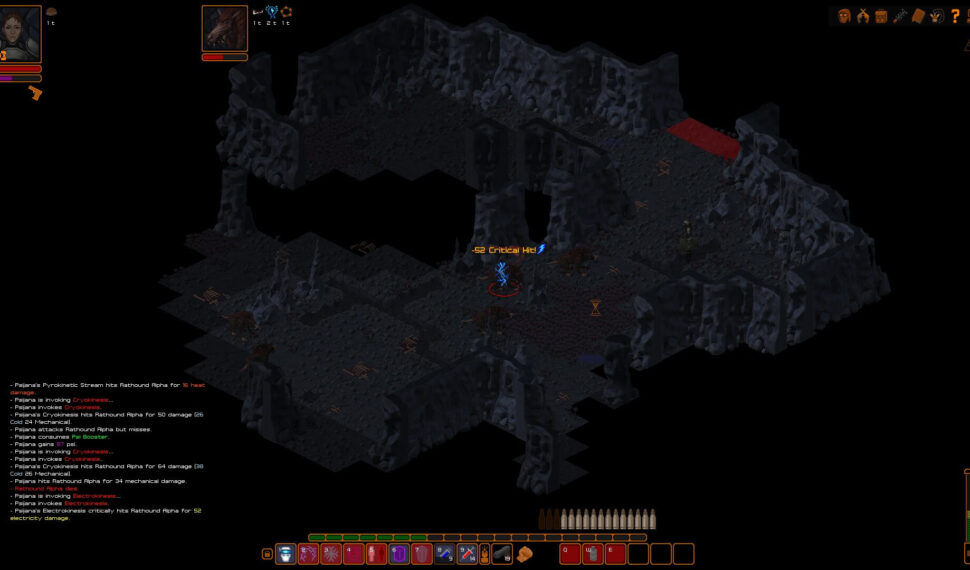Activate the red hotbar slot labeled Q
Image resolution: width=970 pixels, height=570 pixels.
tap(570, 554)
